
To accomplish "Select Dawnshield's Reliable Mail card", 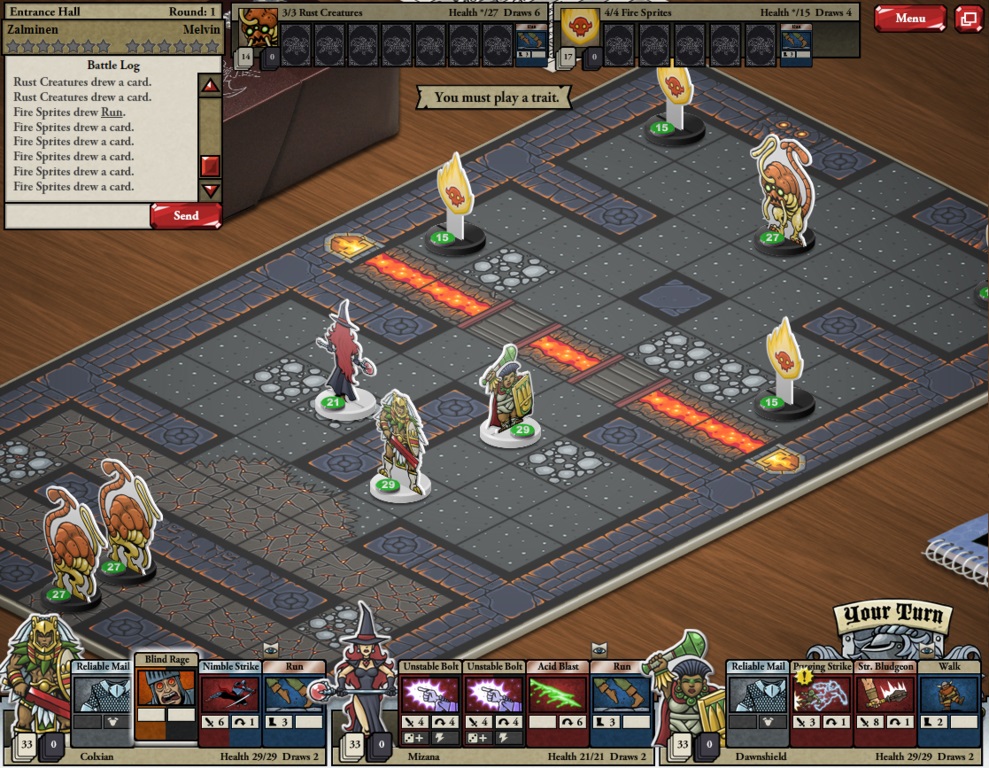I will click(x=758, y=702).
